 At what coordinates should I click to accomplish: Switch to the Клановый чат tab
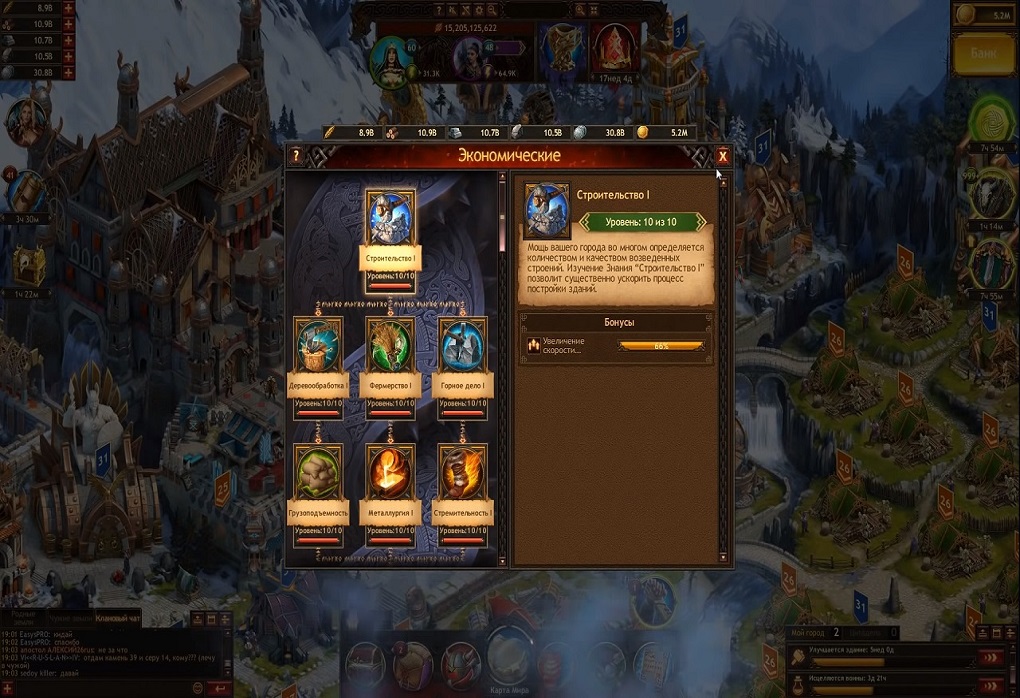(x=117, y=619)
